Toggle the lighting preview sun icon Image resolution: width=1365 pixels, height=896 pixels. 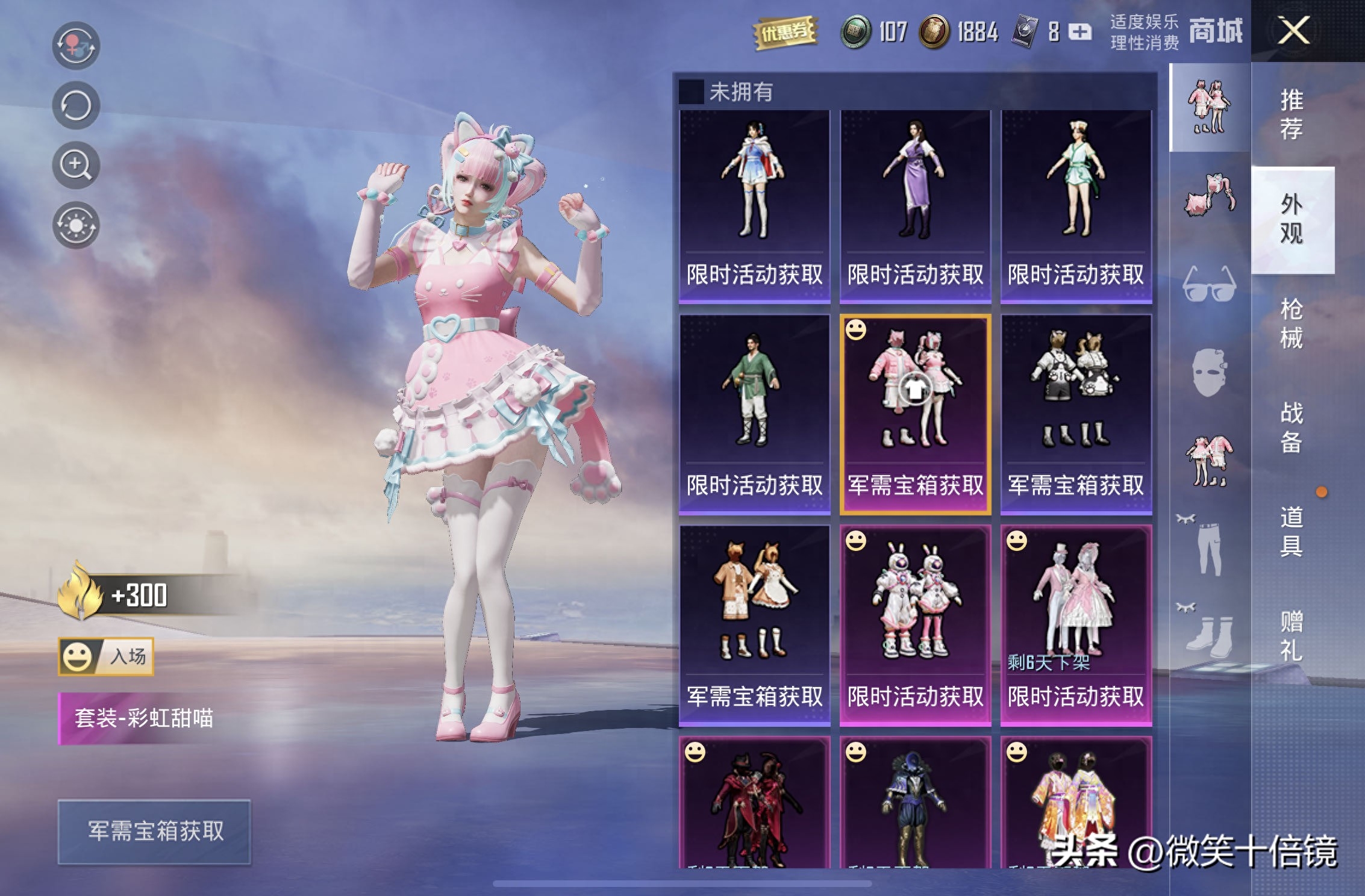coord(76,225)
